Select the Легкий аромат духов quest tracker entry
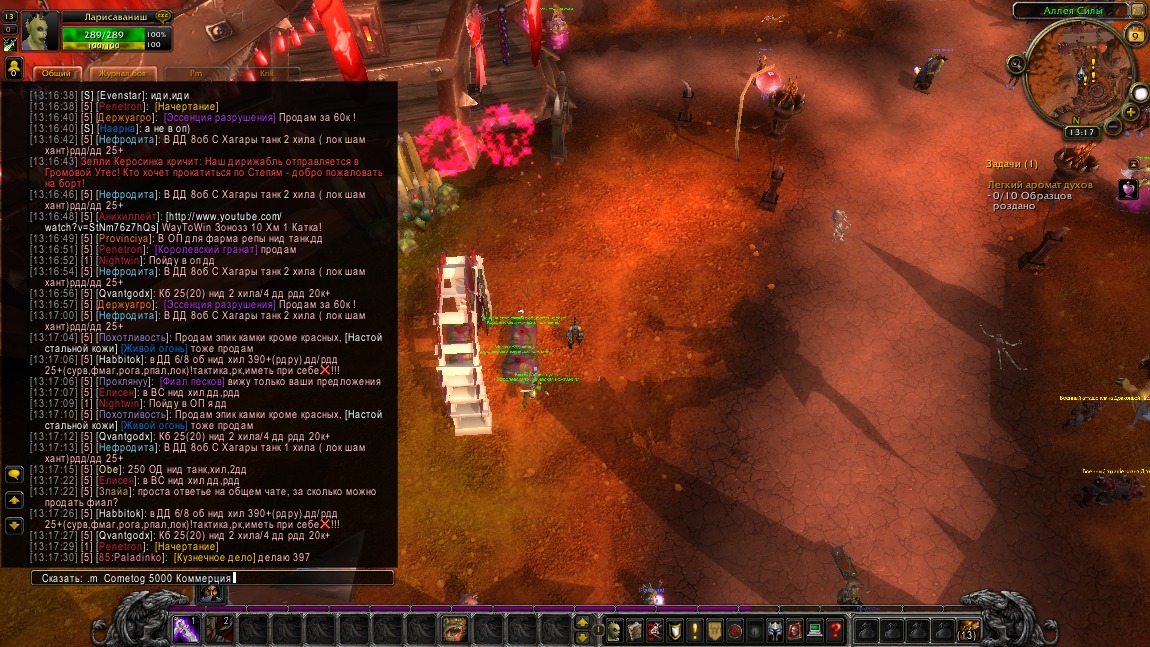1150x647 pixels. tap(1040, 185)
